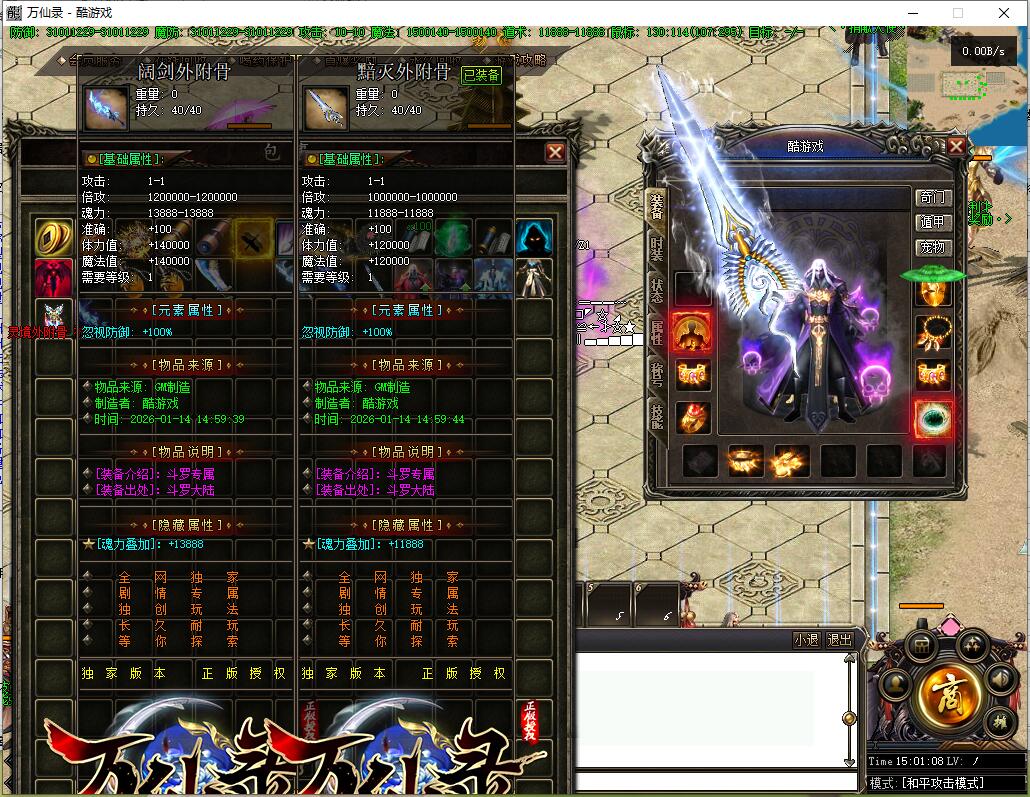Open the 属性 attributes tab
Screen dimensions: 1030x797
tap(657, 333)
